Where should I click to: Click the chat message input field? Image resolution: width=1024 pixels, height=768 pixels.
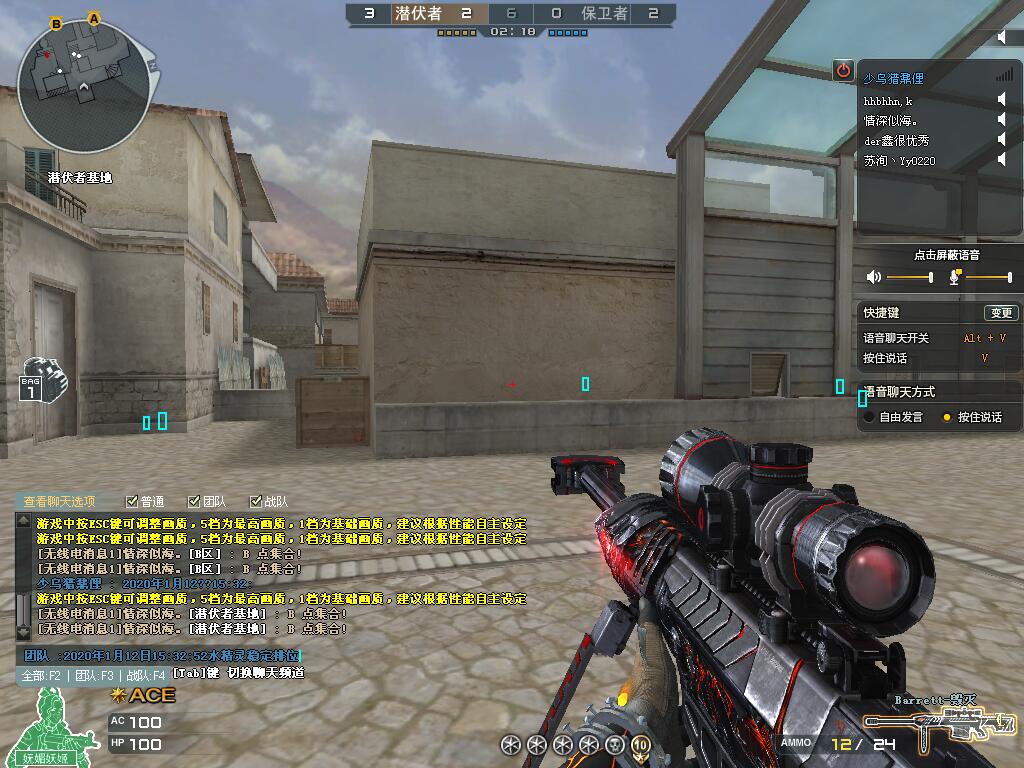[x=160, y=655]
